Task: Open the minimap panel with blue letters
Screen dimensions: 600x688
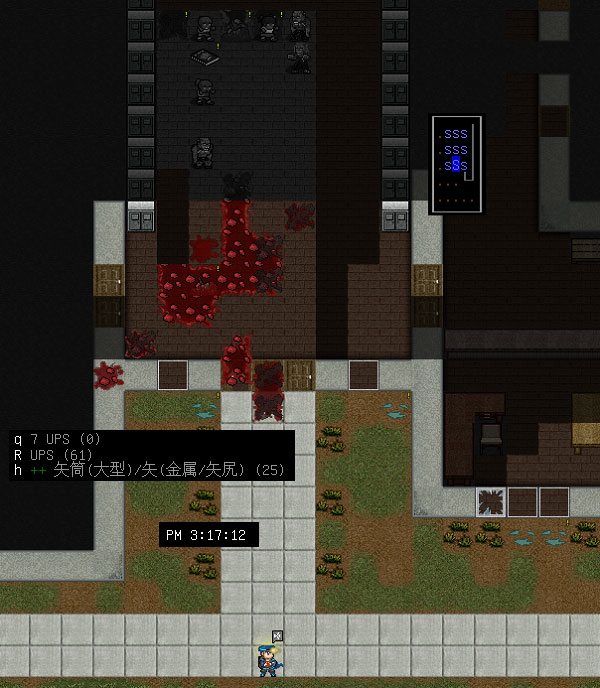Action: [x=456, y=164]
